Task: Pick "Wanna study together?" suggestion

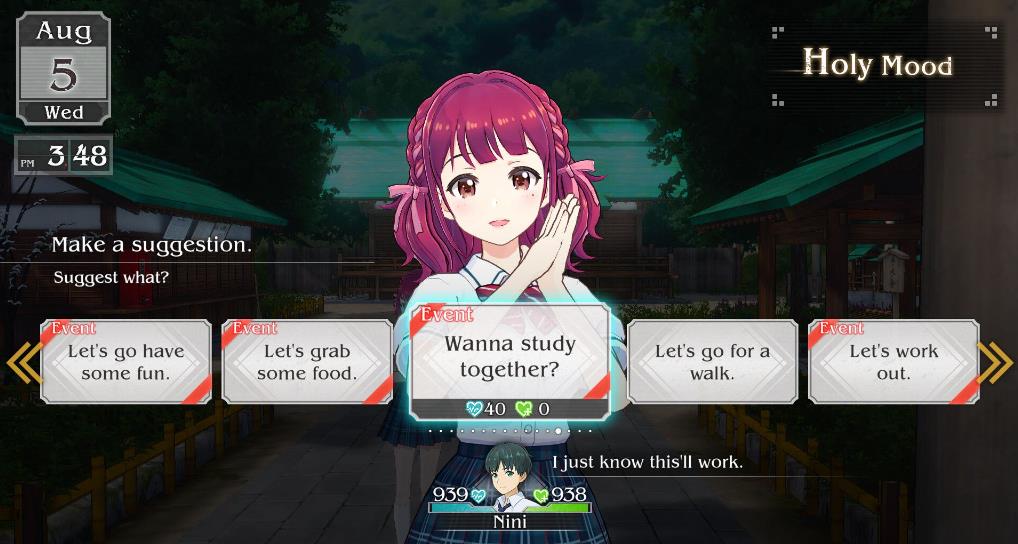Action: pyautogui.click(x=510, y=357)
